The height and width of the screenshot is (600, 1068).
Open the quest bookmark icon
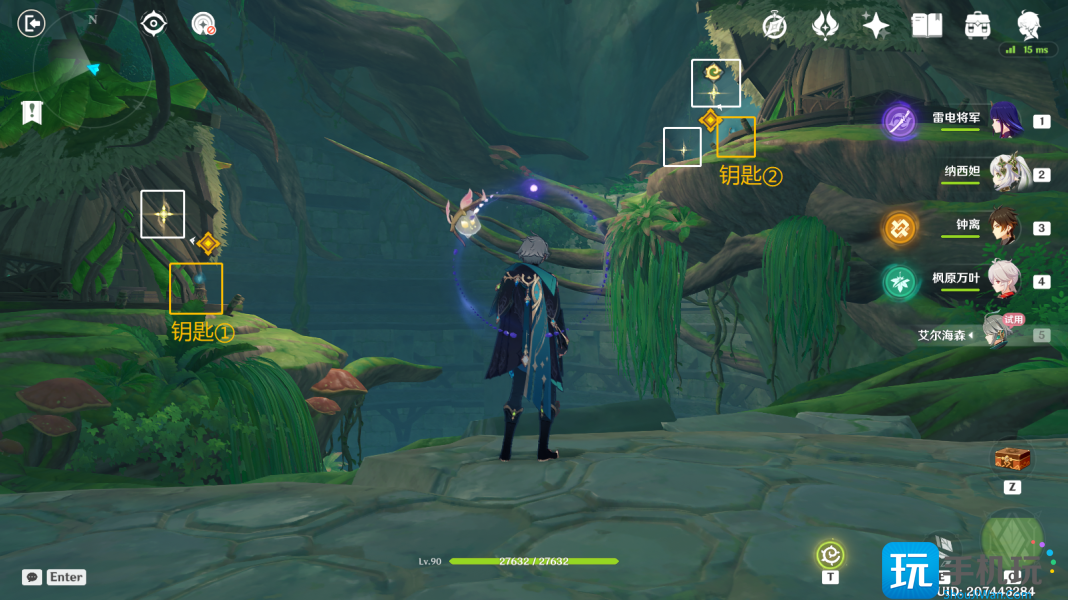coord(32,112)
